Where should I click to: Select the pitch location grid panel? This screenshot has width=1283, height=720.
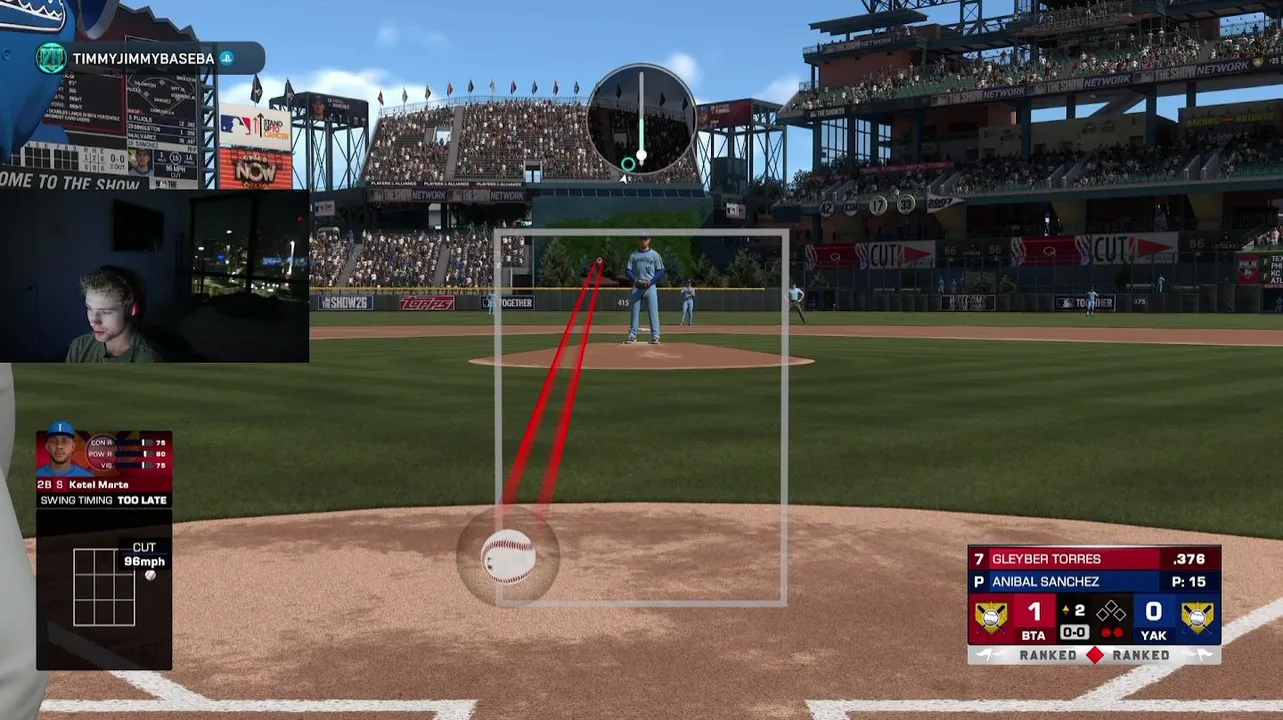pos(104,587)
